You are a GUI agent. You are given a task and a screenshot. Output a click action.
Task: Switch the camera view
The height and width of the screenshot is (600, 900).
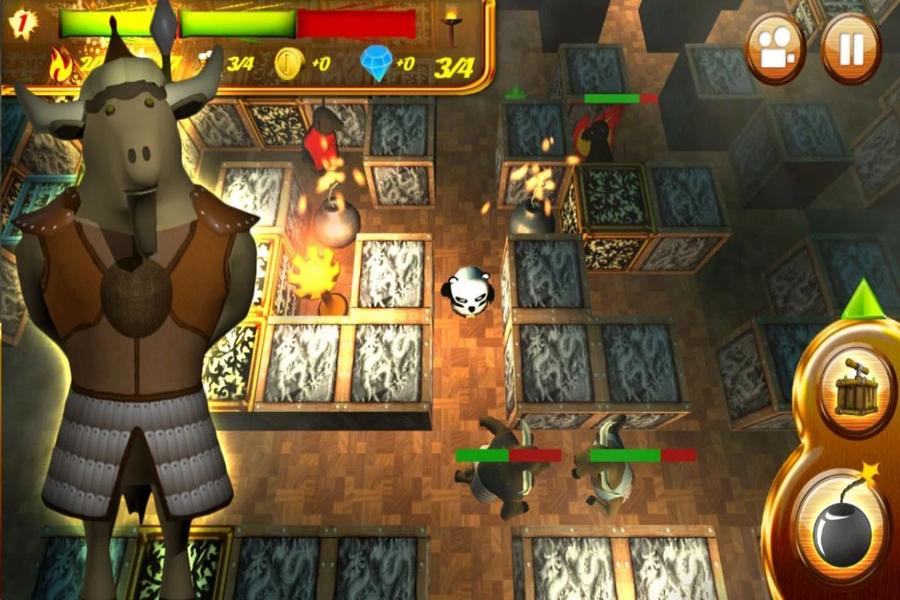pyautogui.click(x=775, y=49)
